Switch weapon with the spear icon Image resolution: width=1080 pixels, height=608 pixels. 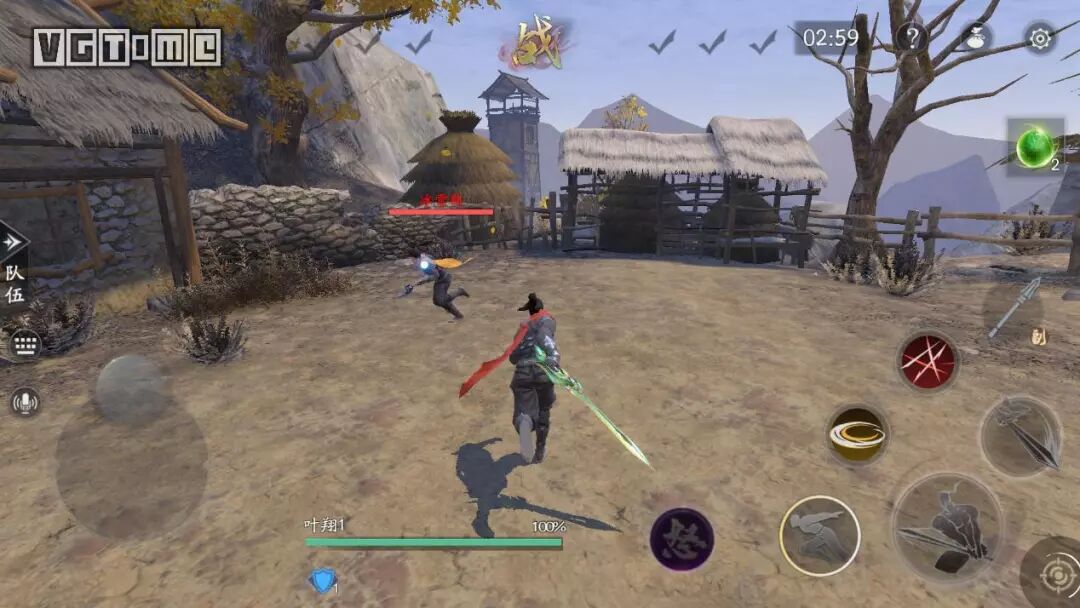coord(1015,310)
